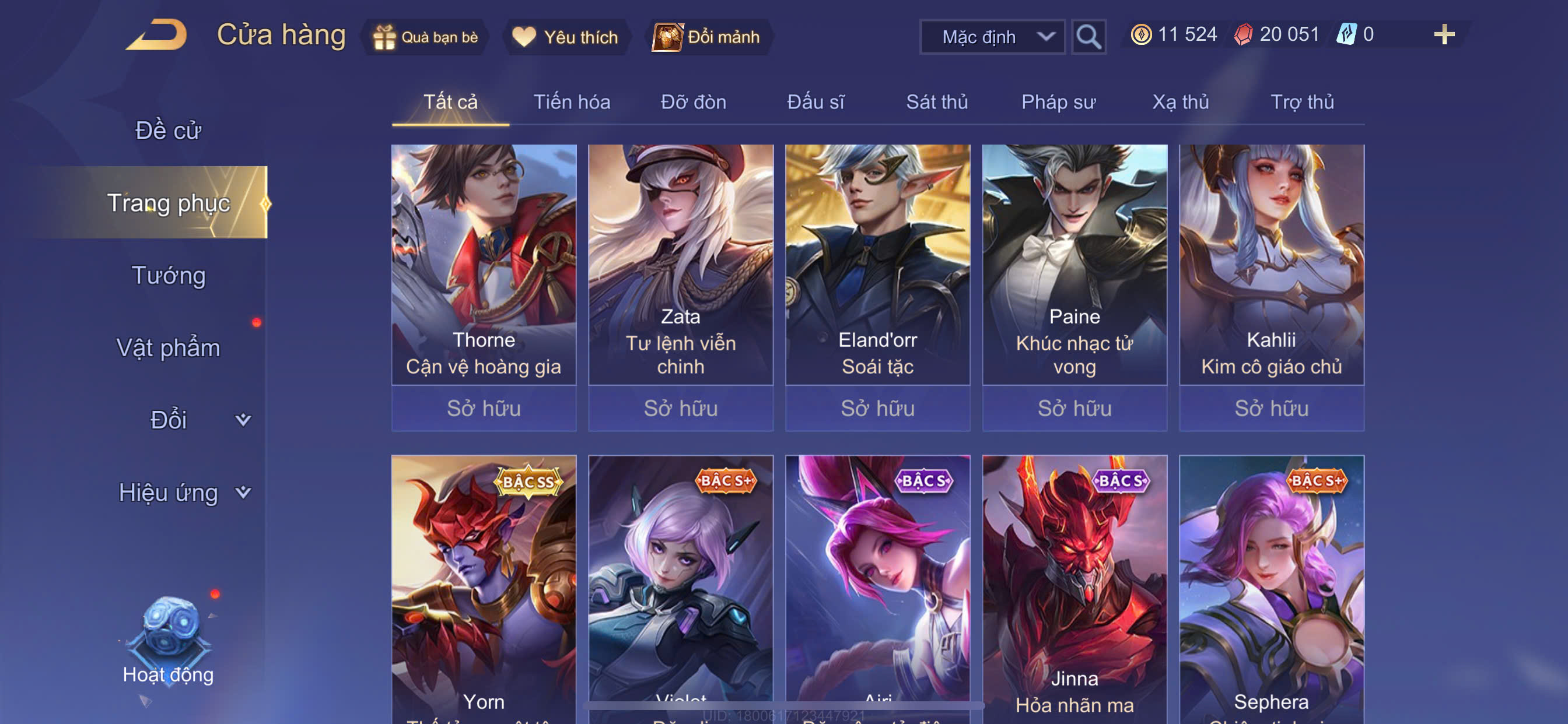
Task: Expand the Mặc định sort dropdown
Action: 992,37
